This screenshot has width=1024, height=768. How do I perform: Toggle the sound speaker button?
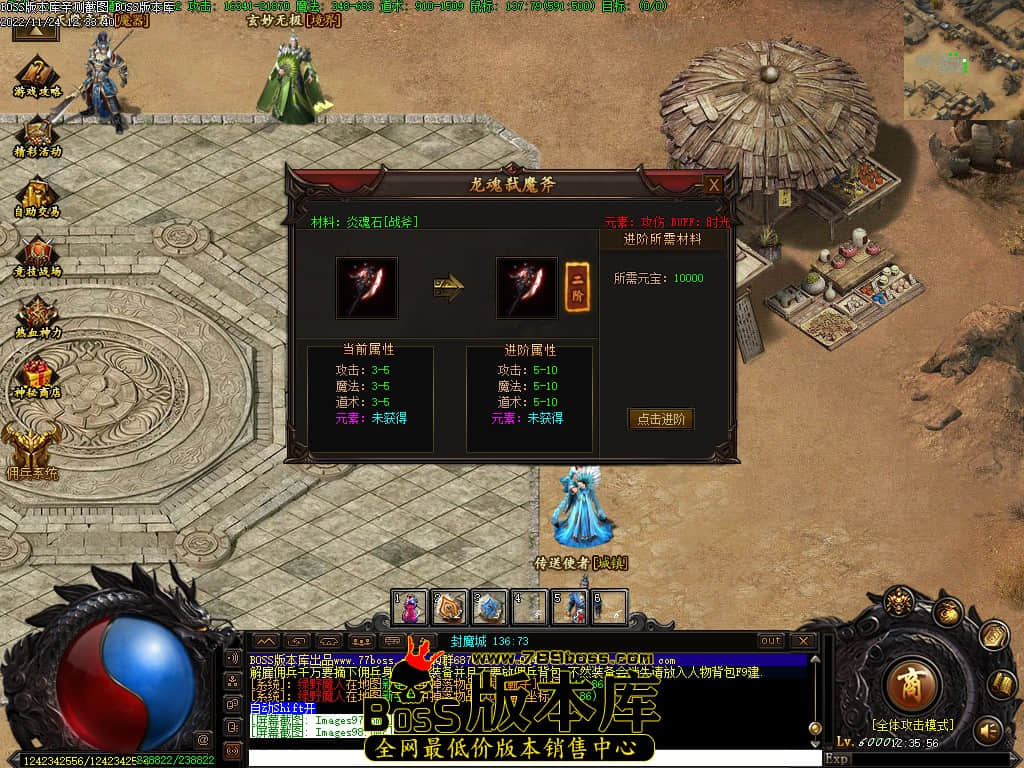(988, 730)
